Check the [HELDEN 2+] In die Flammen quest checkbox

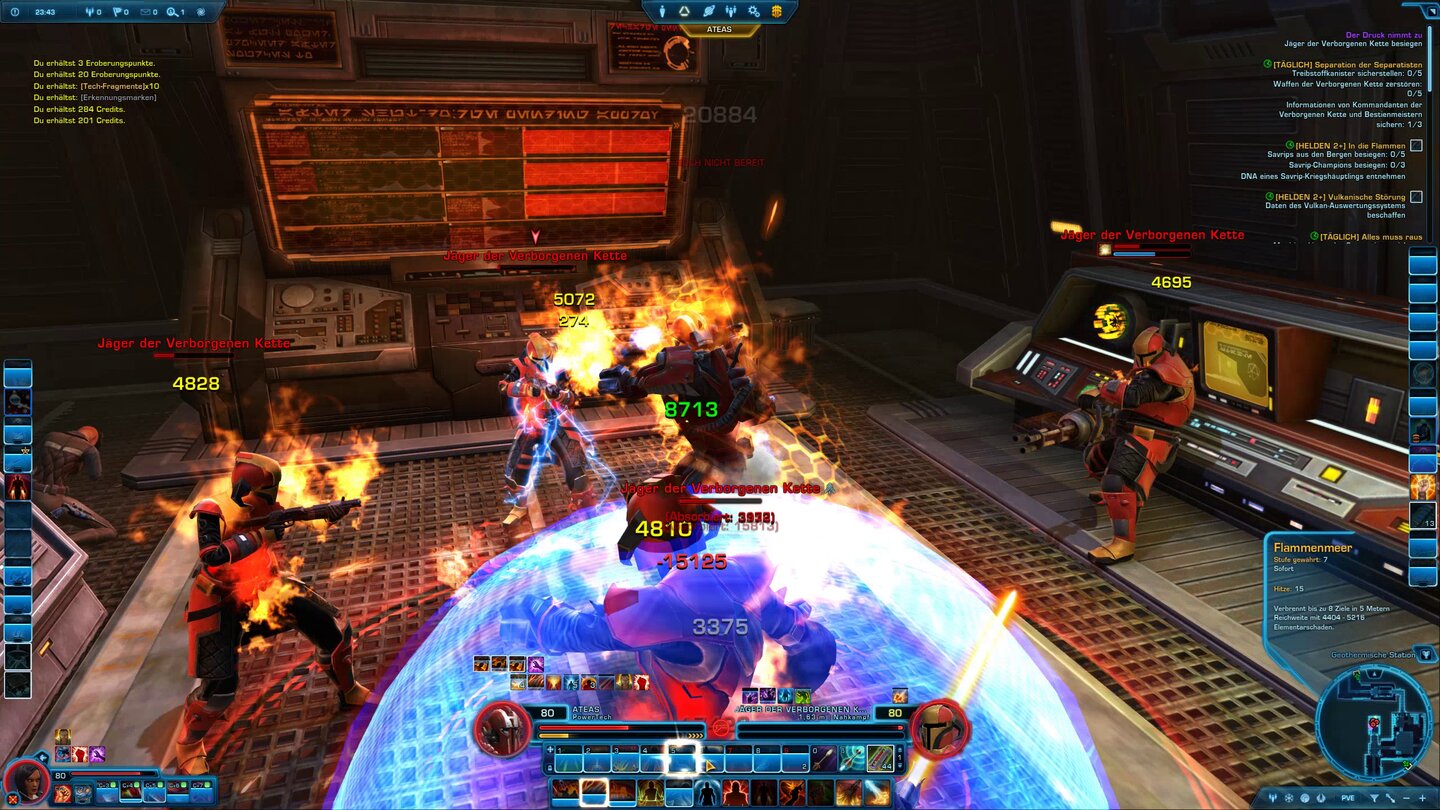(1416, 145)
